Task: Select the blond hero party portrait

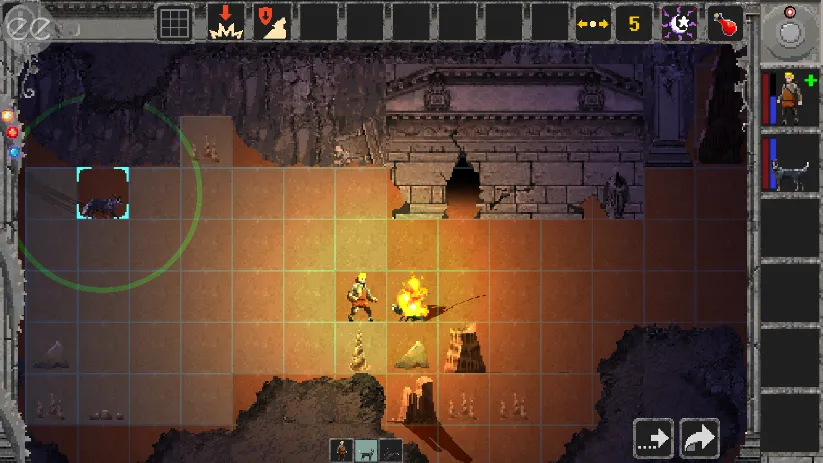Action: (790, 99)
